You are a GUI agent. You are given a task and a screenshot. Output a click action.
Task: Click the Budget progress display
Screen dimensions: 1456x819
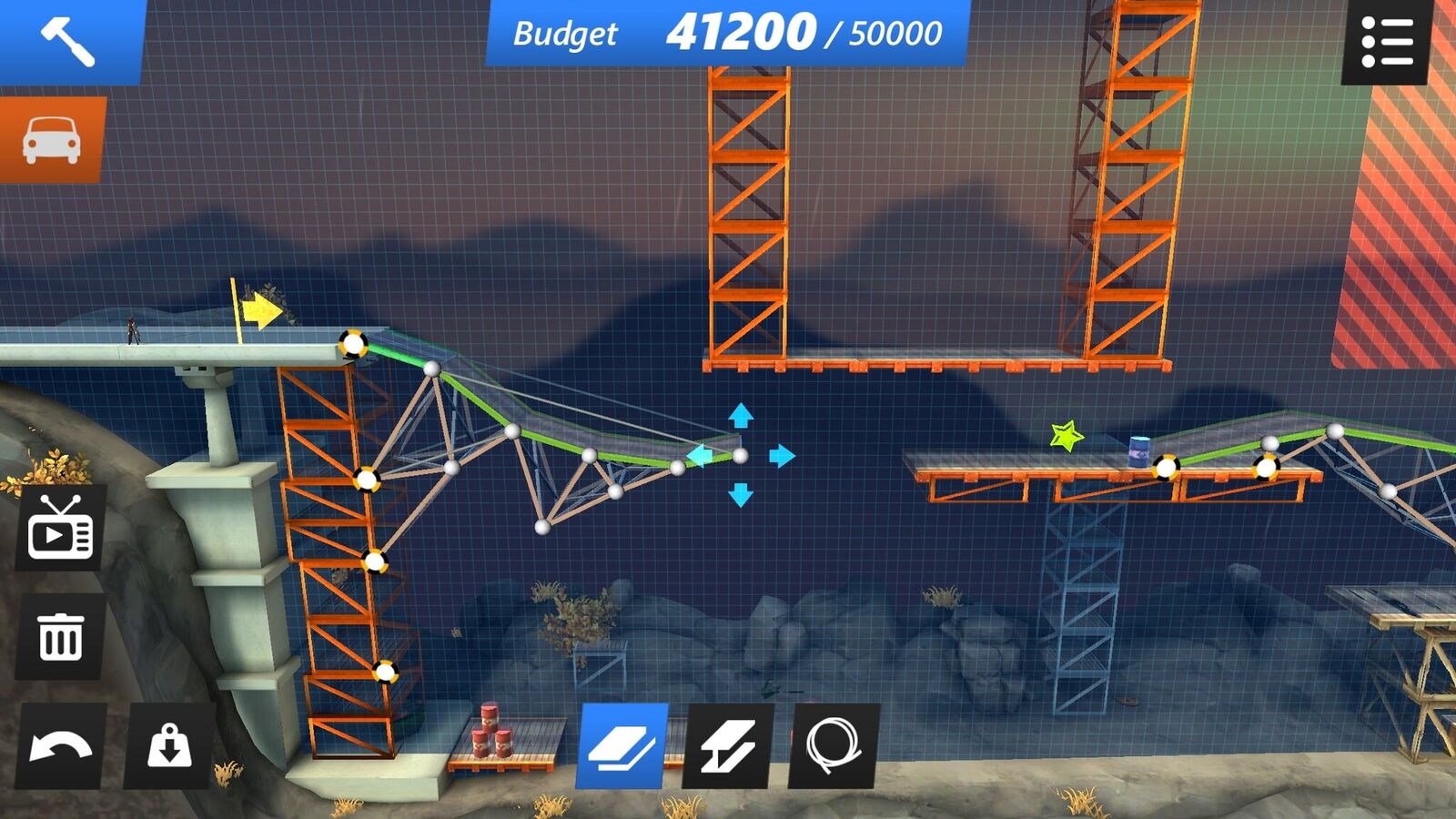728,35
